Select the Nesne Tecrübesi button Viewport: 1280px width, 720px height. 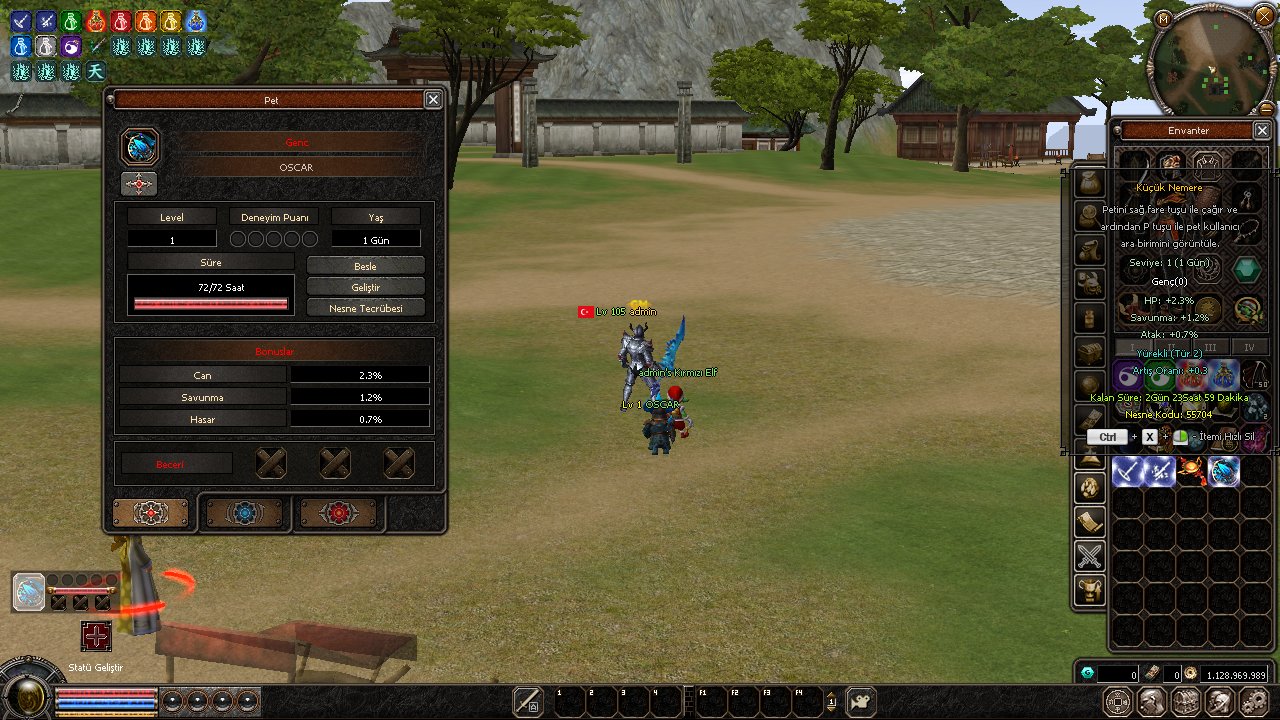(365, 308)
